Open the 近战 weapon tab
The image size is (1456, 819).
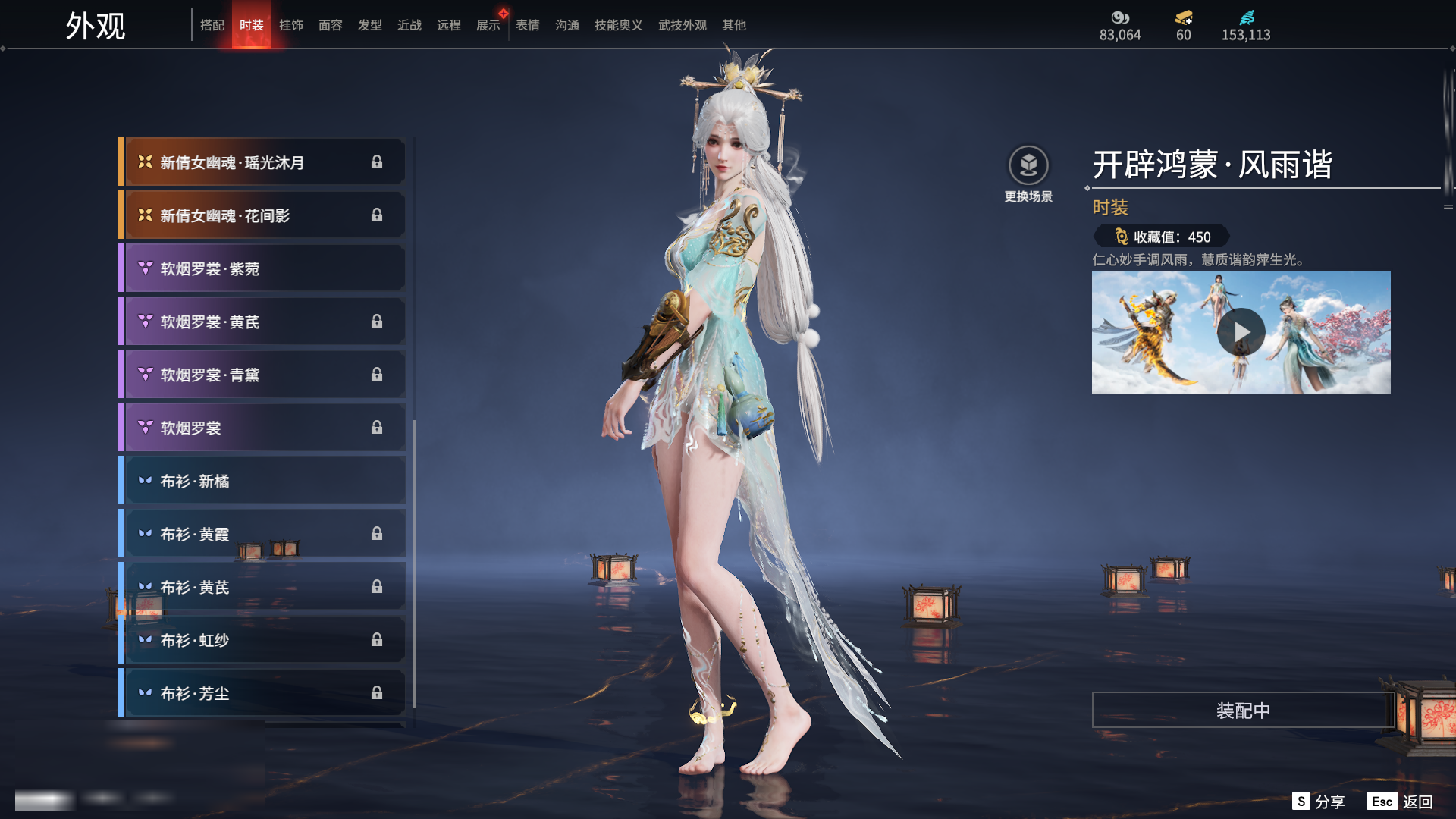click(409, 25)
